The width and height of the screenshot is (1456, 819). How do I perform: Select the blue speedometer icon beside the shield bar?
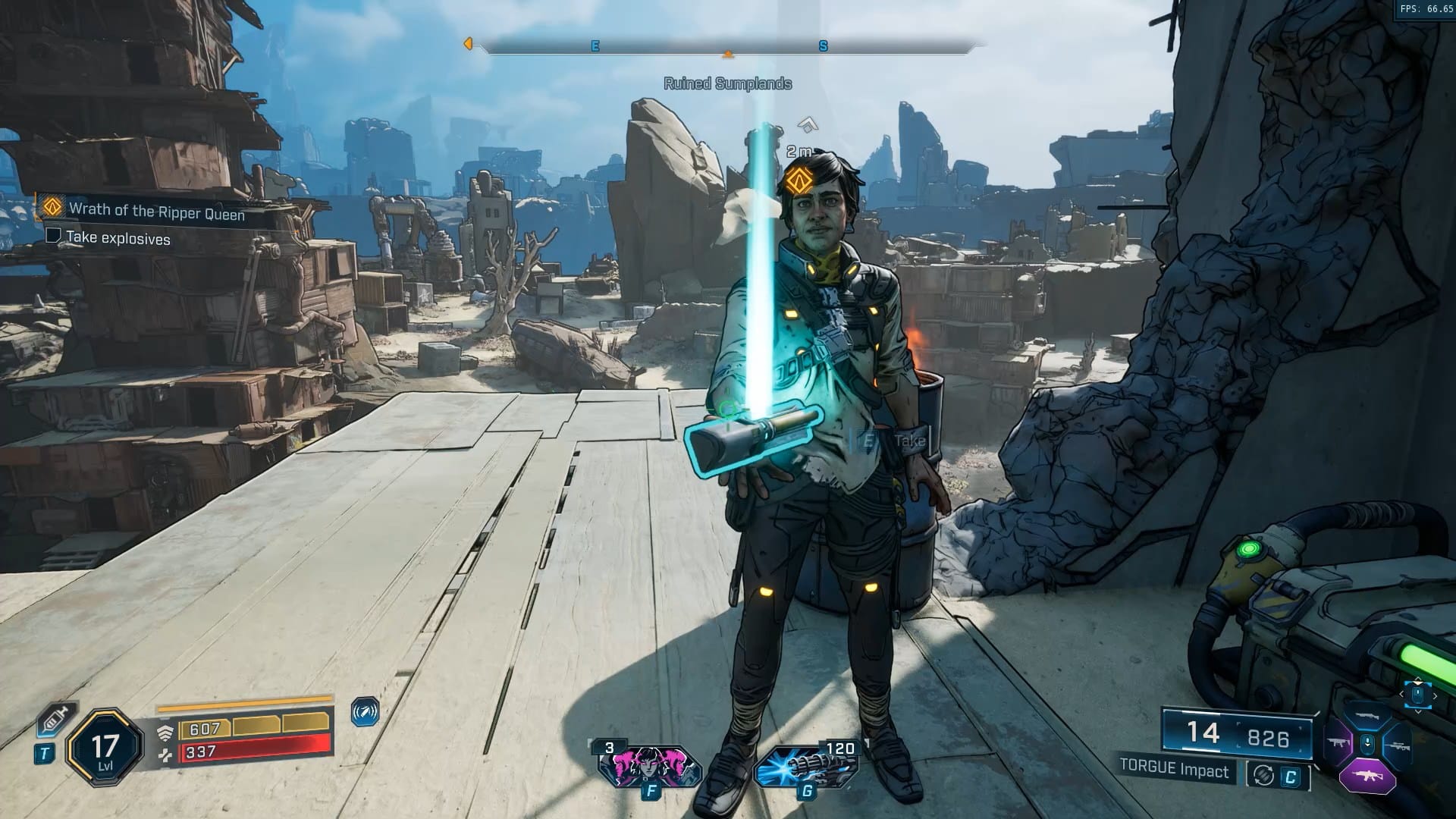coord(365,712)
